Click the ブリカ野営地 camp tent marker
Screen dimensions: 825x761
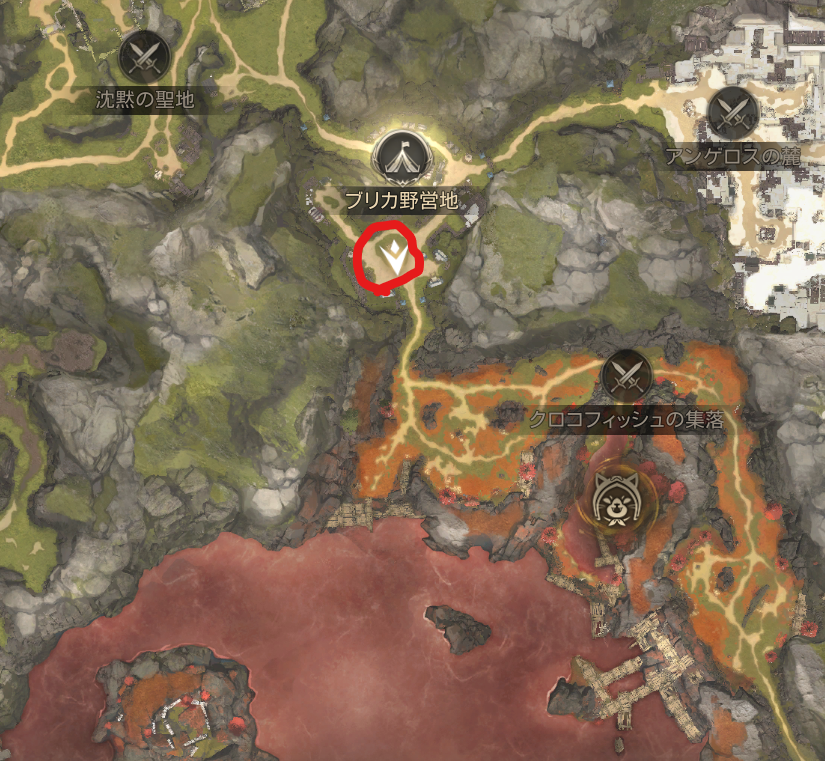(x=401, y=157)
